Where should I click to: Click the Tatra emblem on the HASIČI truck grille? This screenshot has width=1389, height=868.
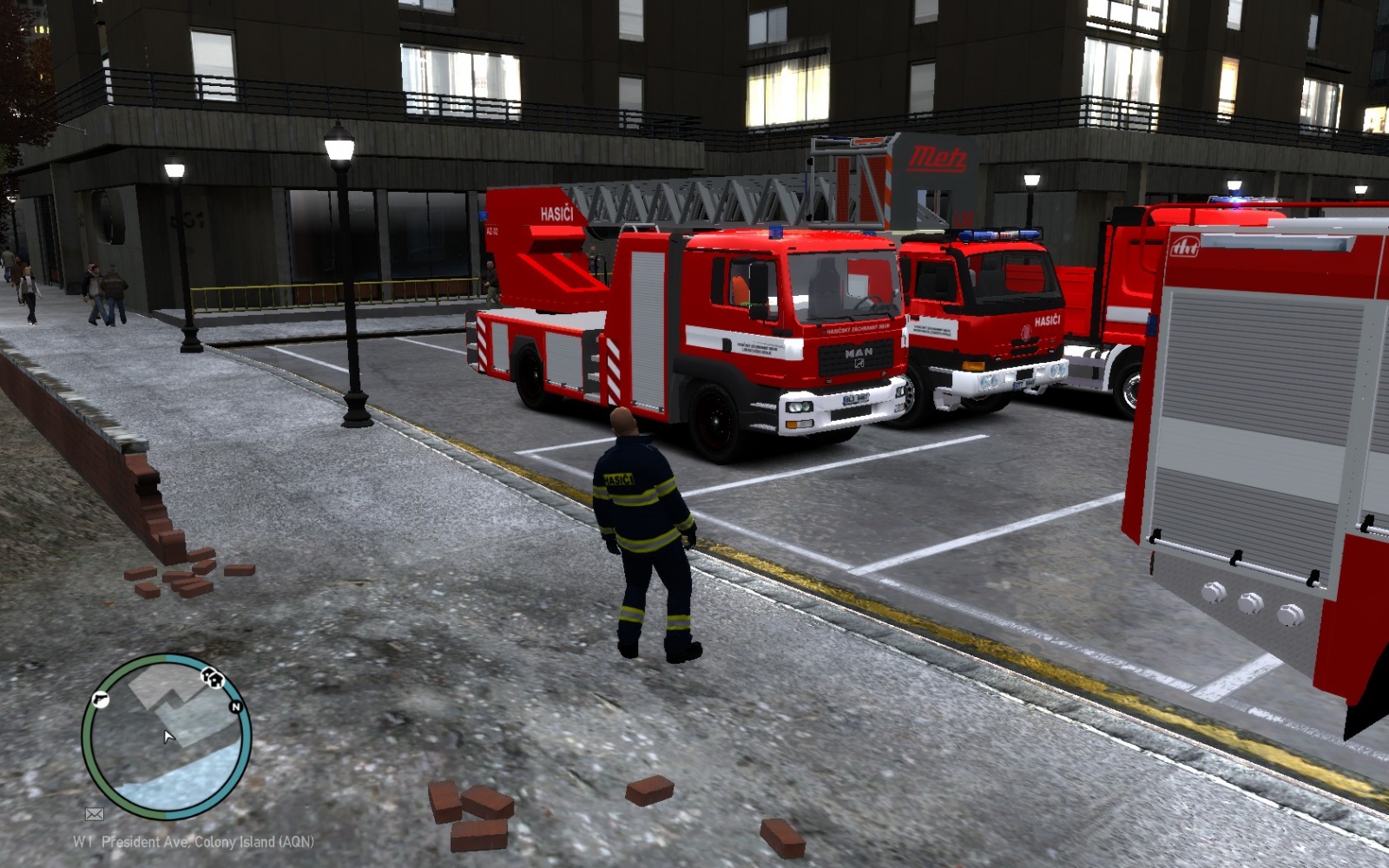pos(1025,333)
